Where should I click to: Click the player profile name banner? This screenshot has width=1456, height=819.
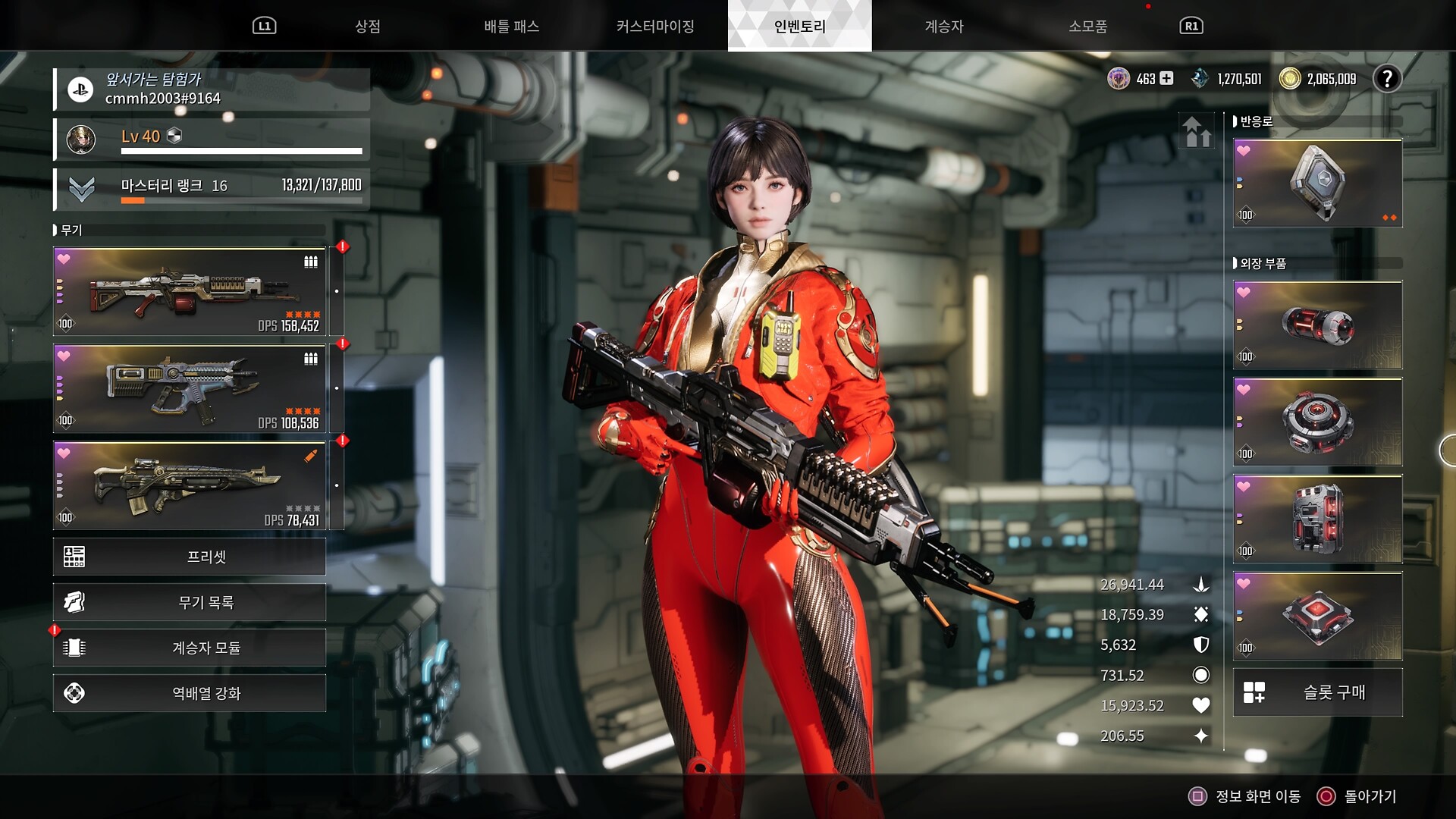[x=212, y=89]
